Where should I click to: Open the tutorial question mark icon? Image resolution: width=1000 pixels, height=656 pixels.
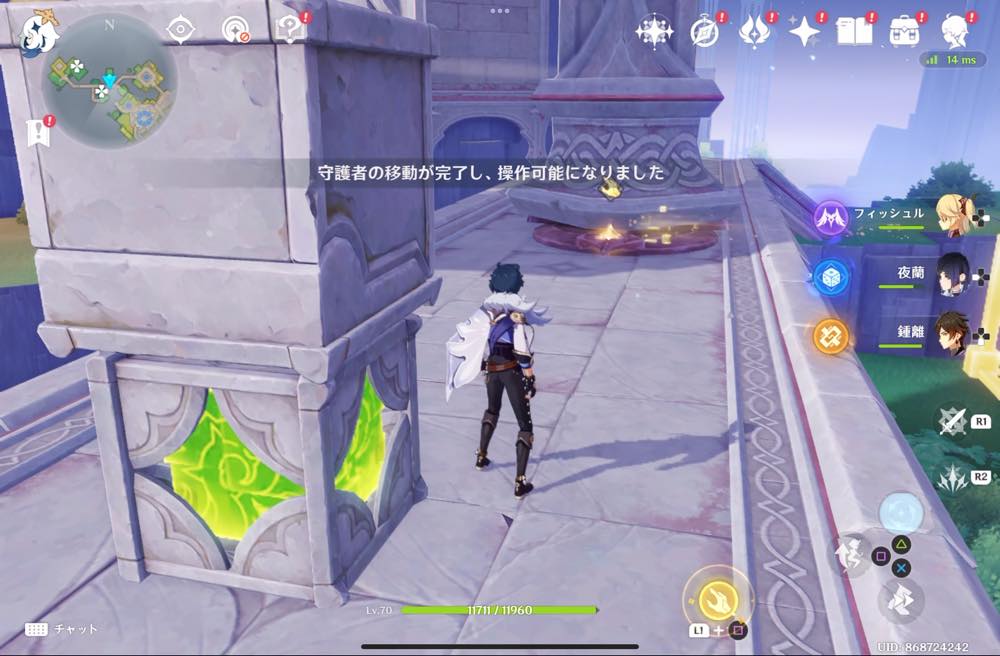pos(289,30)
